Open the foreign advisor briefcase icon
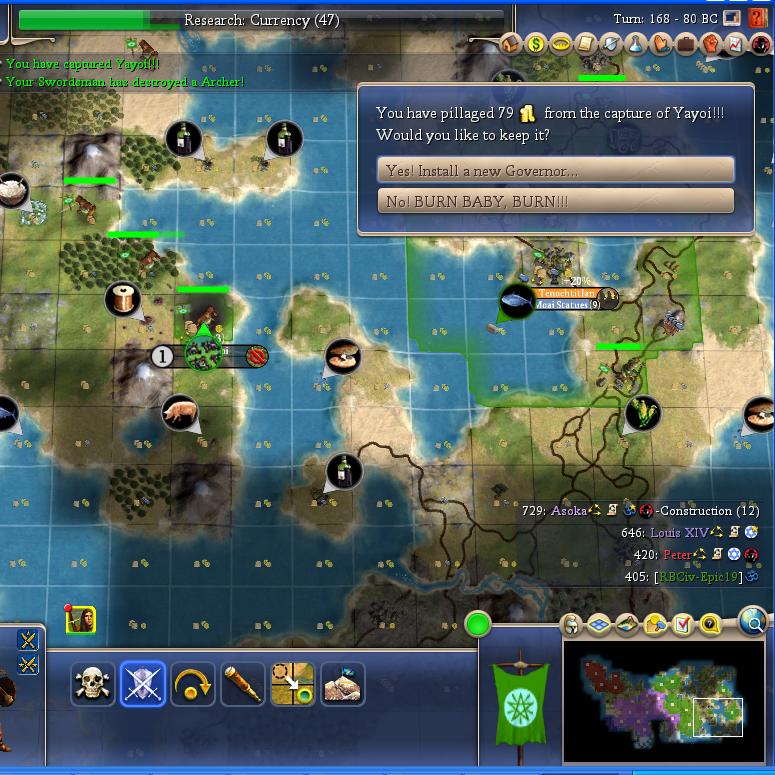The image size is (775, 775). (685, 45)
